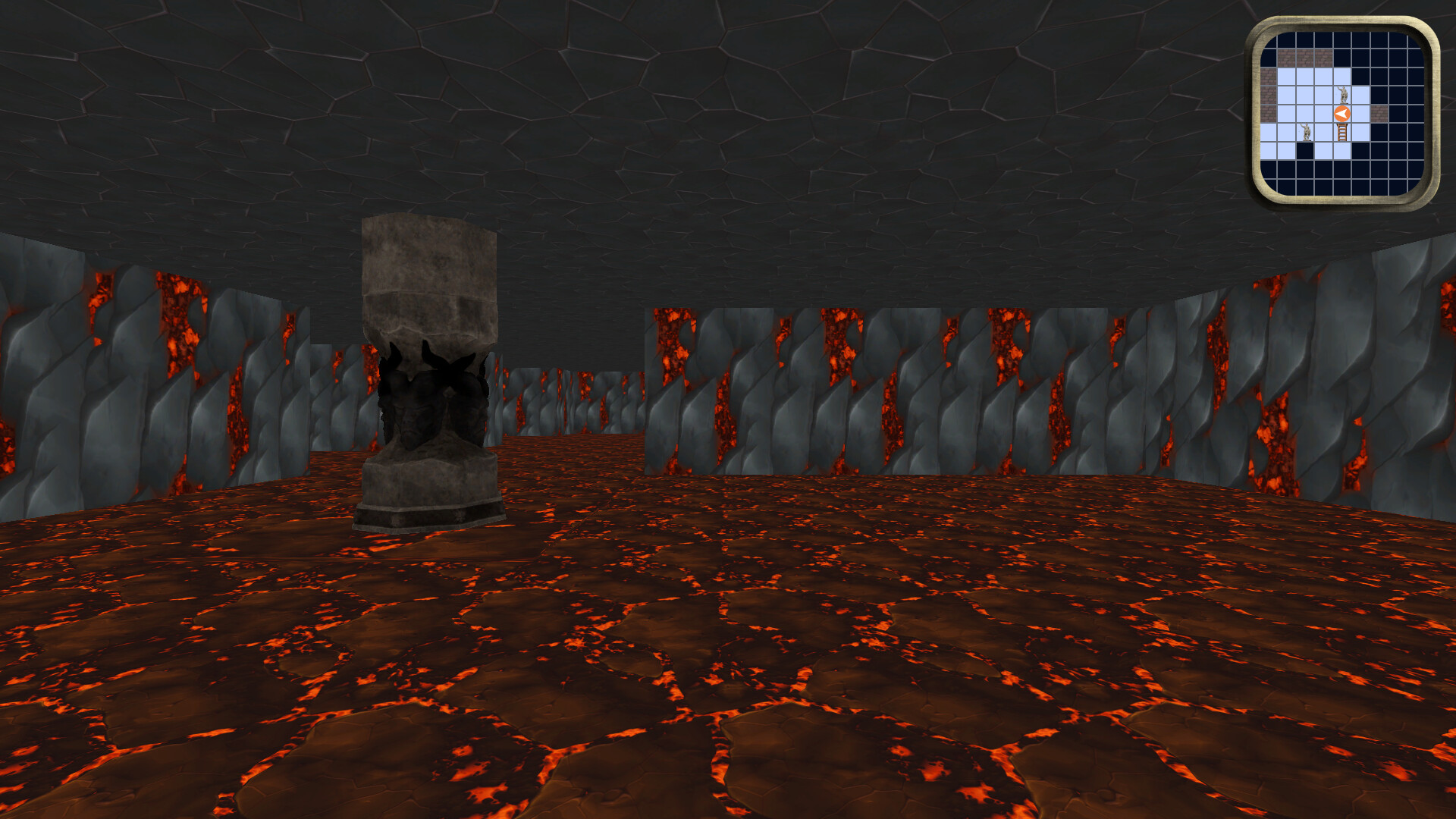The height and width of the screenshot is (819, 1456).
Task: Click the statue marker above the player arrow
Action: point(1342,93)
